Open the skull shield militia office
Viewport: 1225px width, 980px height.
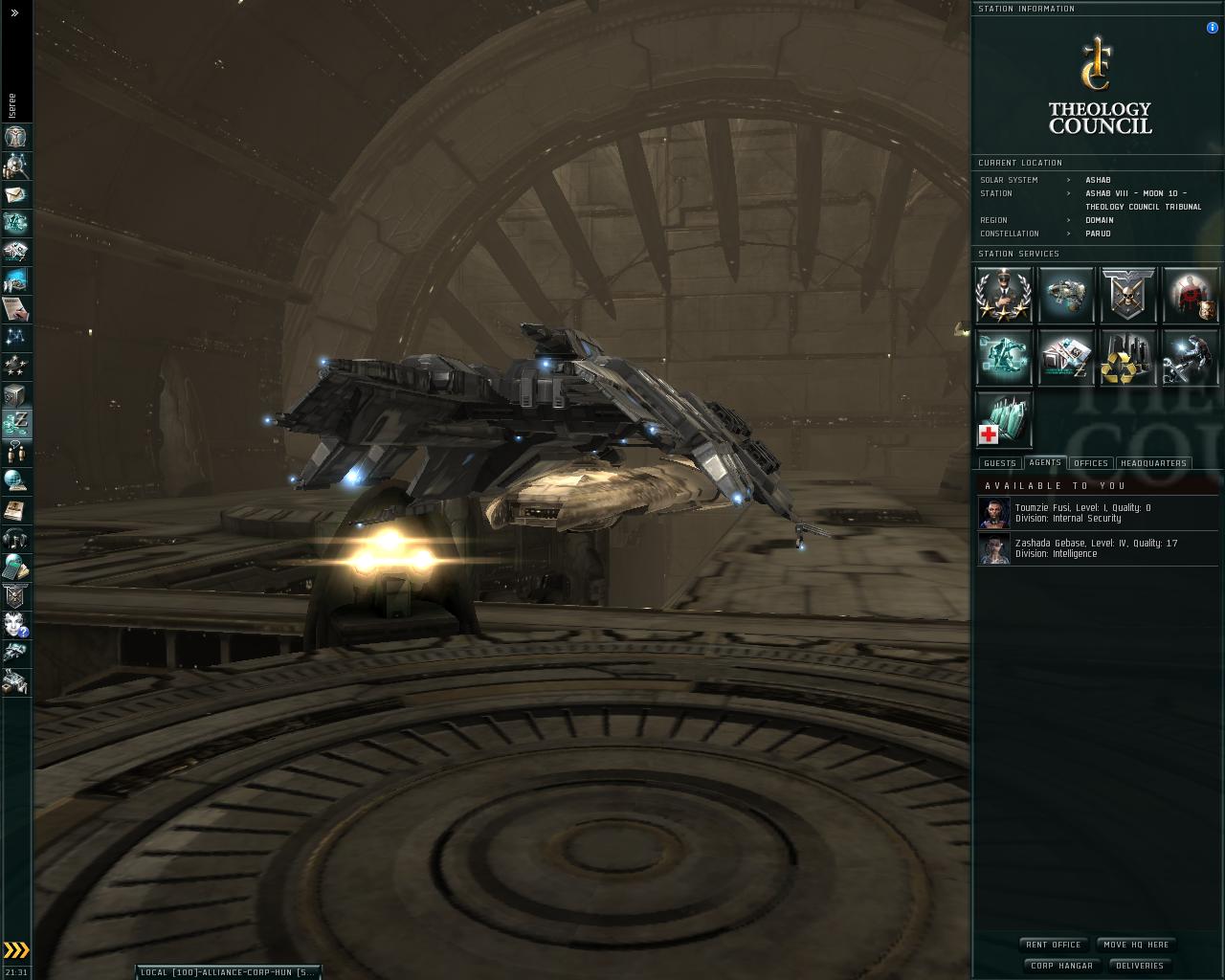[x=1128, y=295]
